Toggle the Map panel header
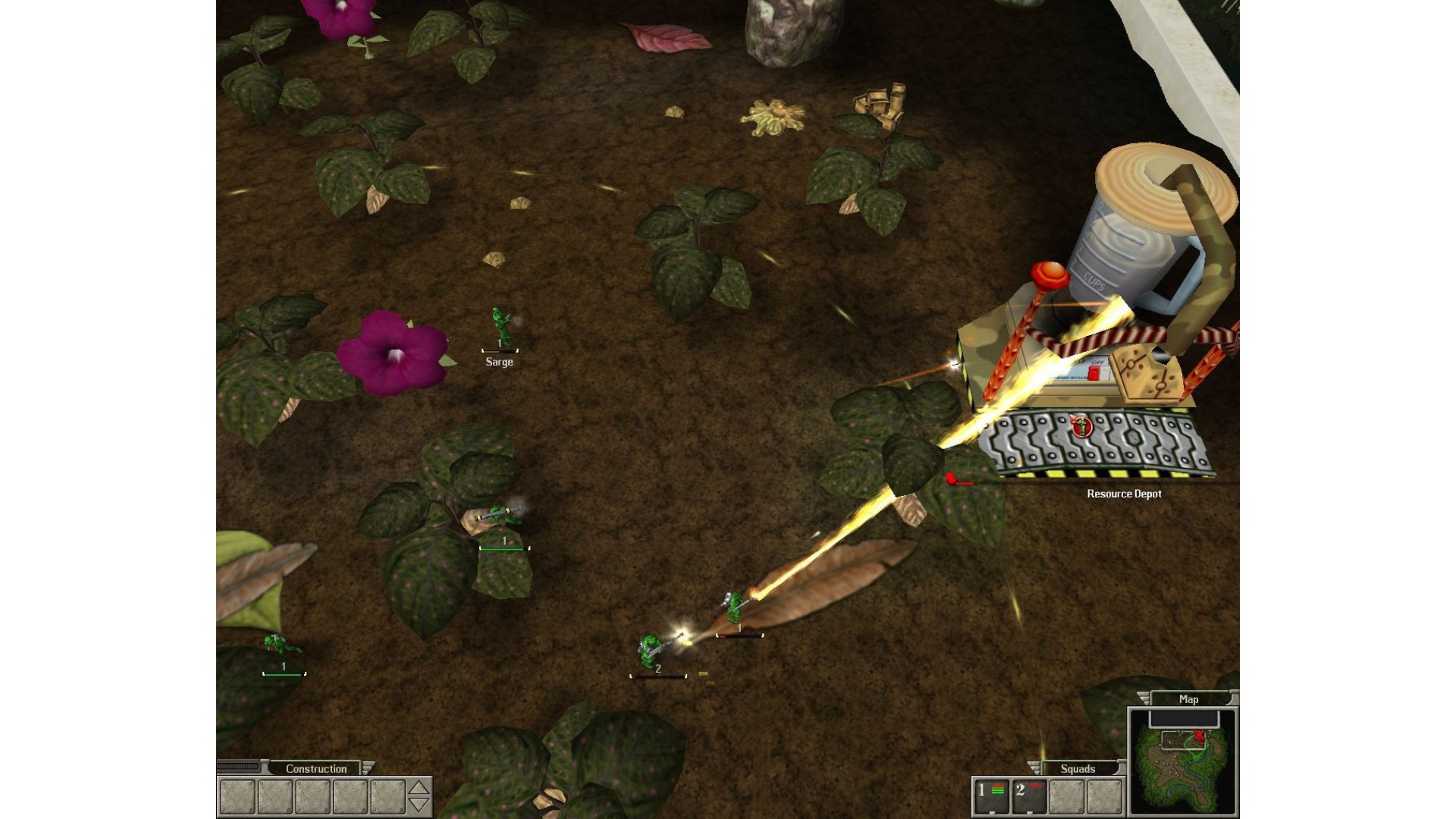This screenshot has height=819, width=1456. click(x=1188, y=699)
